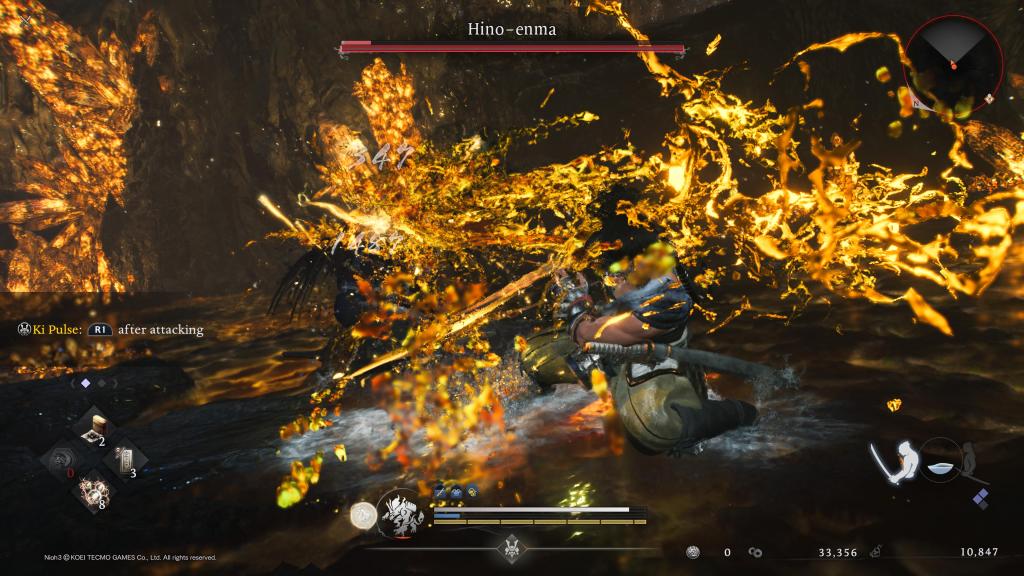This screenshot has width=1024, height=576.
Task: Select the depleted elixir slot showing 0
Action: pyautogui.click(x=62, y=461)
